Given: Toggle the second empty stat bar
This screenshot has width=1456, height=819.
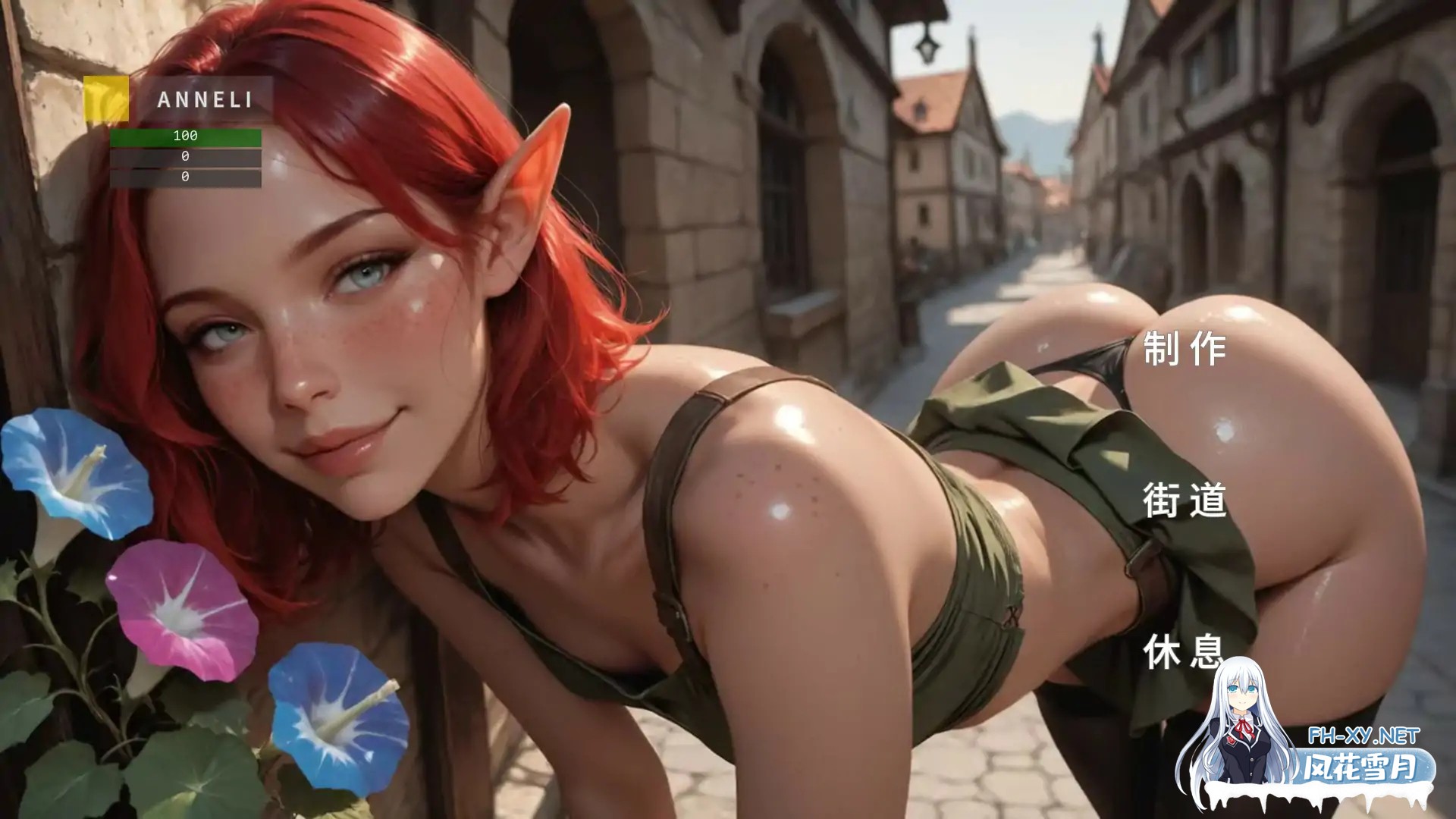Looking at the screenshot, I should click(x=184, y=176).
